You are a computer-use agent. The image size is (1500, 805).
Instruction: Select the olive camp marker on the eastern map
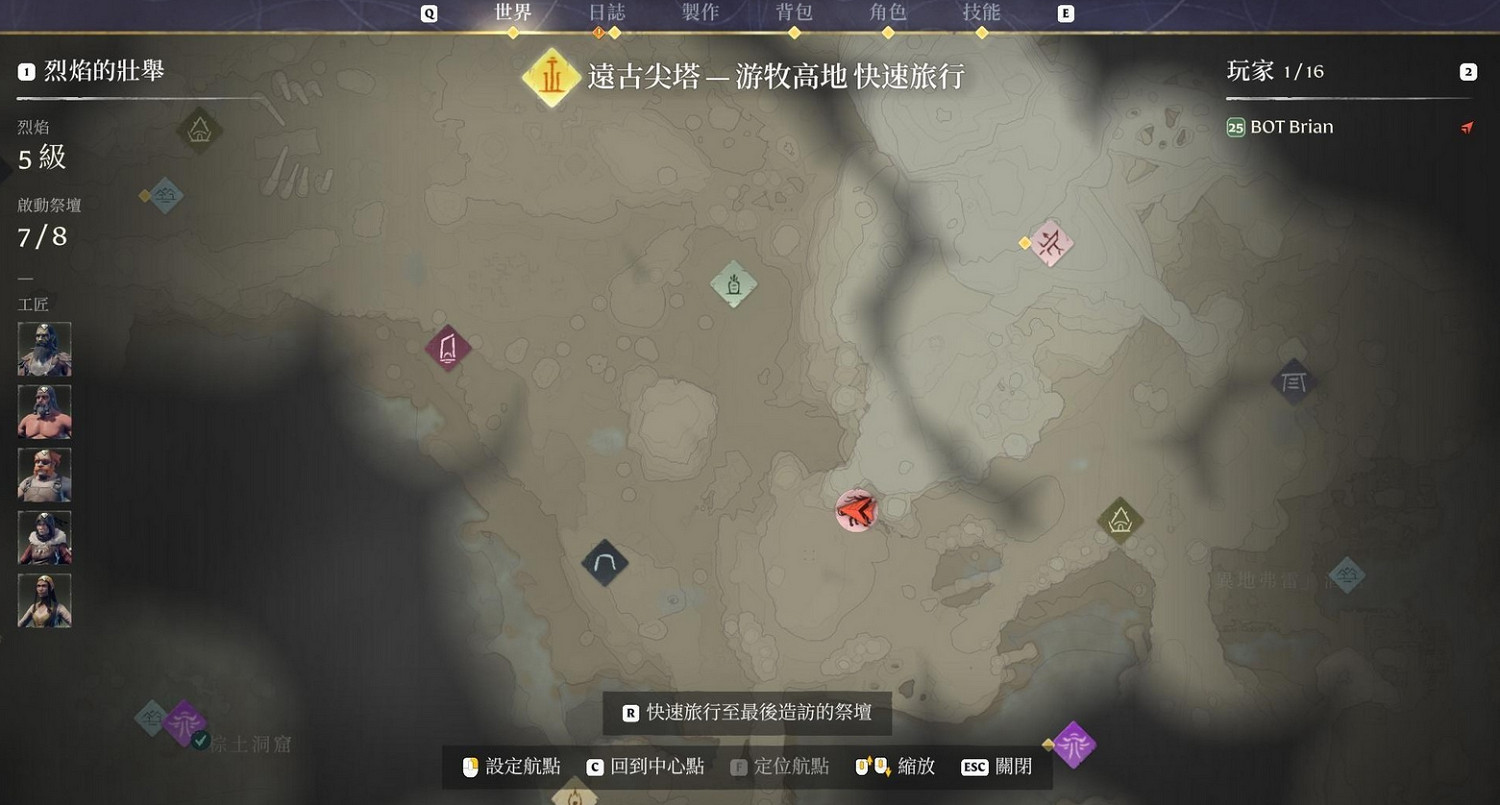tap(1120, 521)
